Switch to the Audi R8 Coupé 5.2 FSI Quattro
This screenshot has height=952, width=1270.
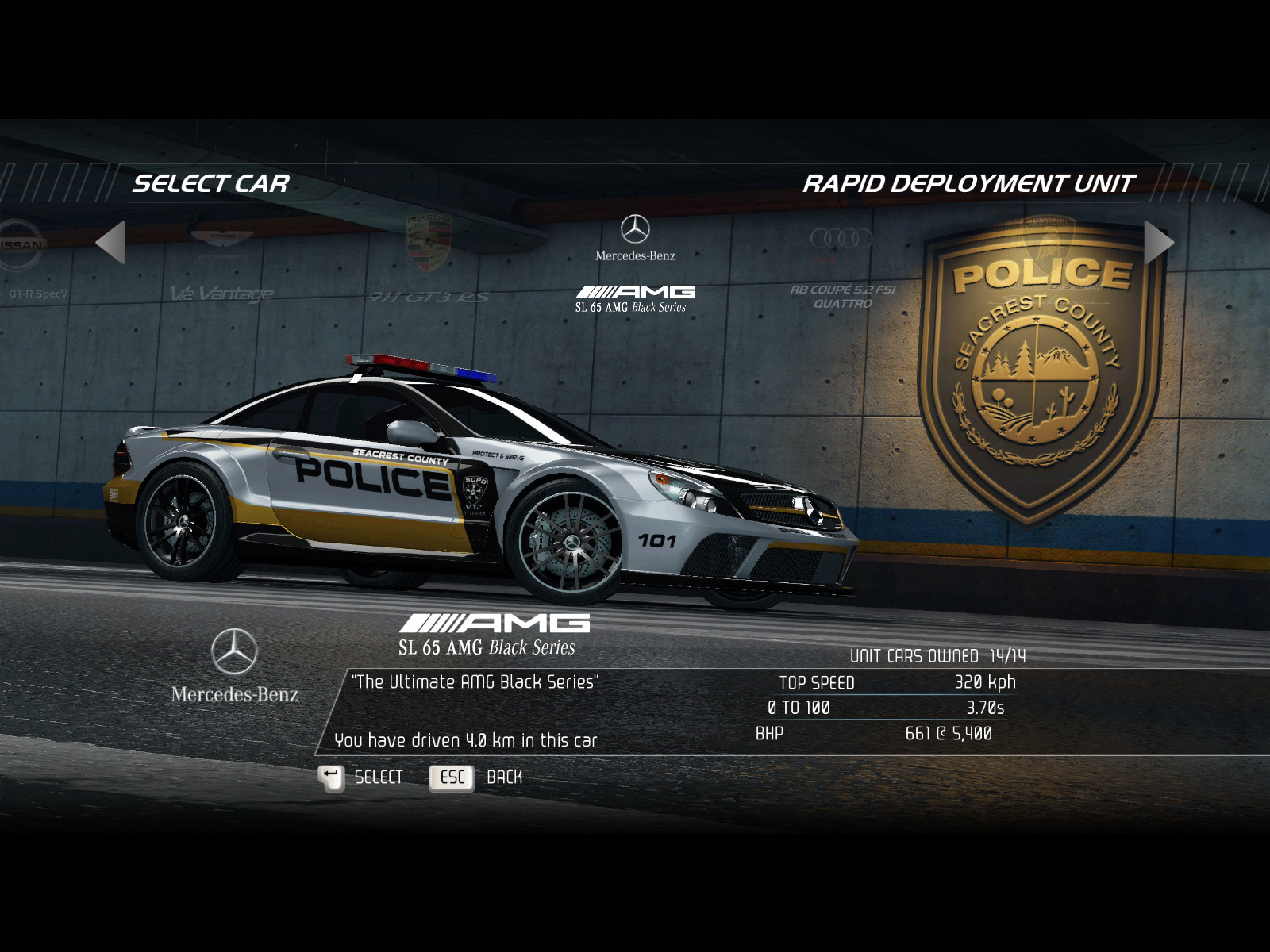click(841, 270)
